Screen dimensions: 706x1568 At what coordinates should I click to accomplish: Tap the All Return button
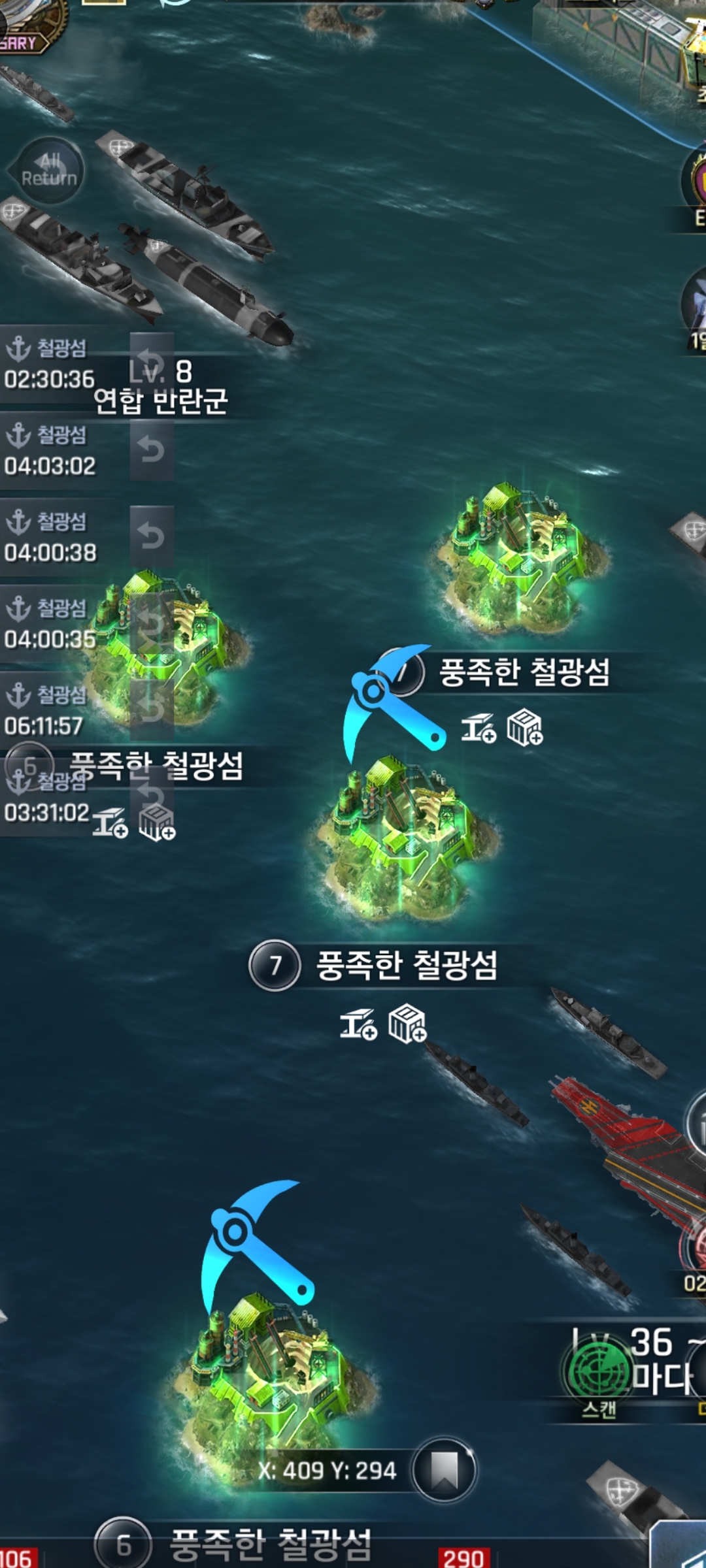click(x=49, y=170)
